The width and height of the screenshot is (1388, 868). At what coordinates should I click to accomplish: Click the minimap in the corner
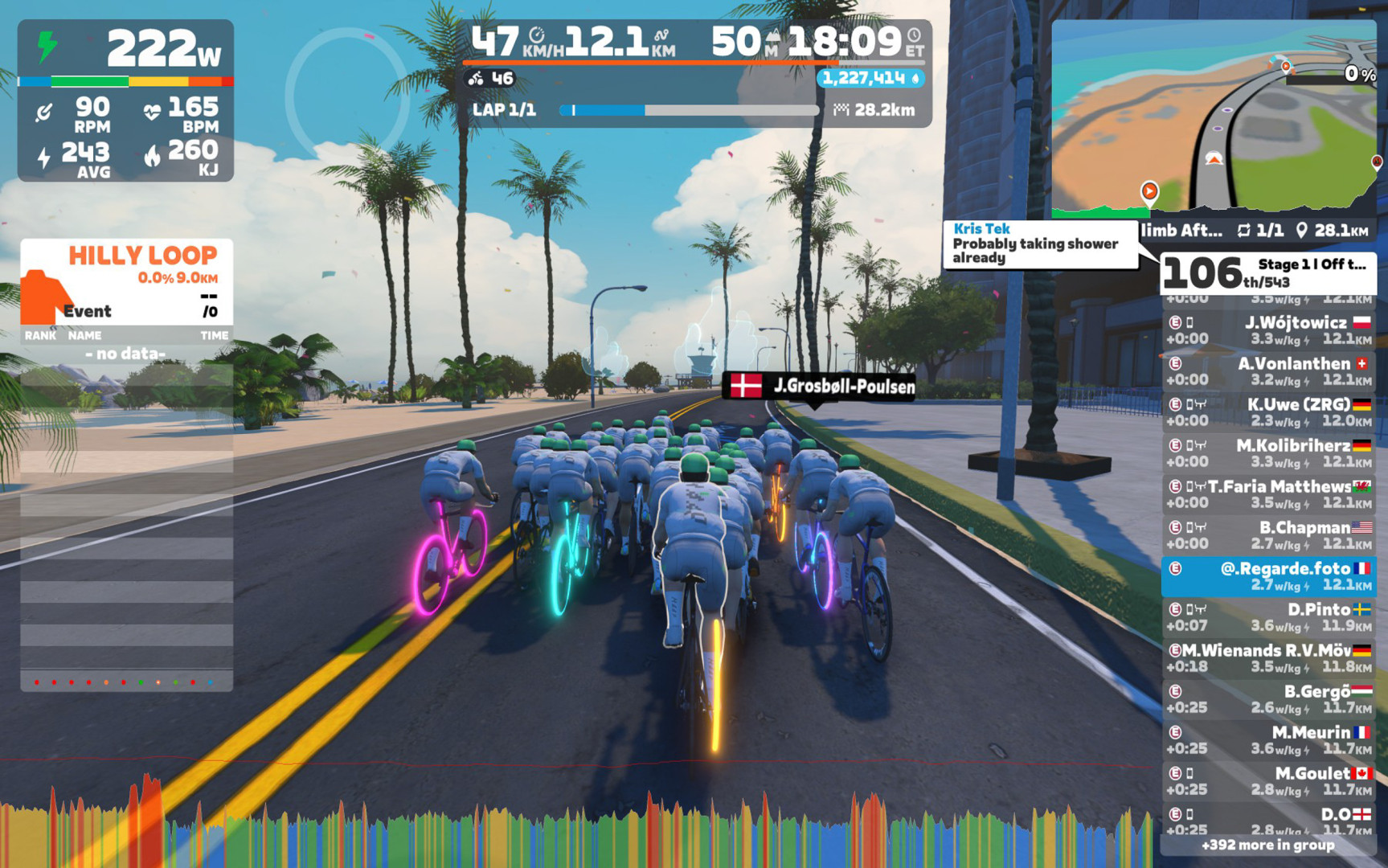point(1214,119)
